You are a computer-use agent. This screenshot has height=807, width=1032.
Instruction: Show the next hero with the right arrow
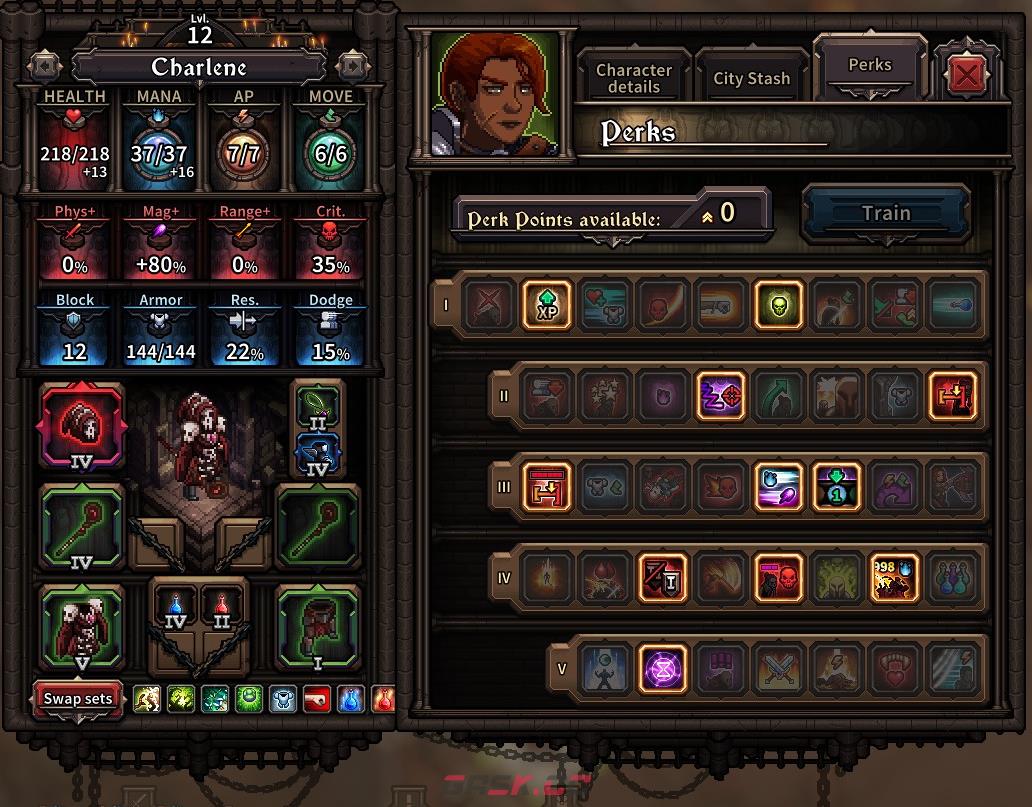click(x=352, y=66)
